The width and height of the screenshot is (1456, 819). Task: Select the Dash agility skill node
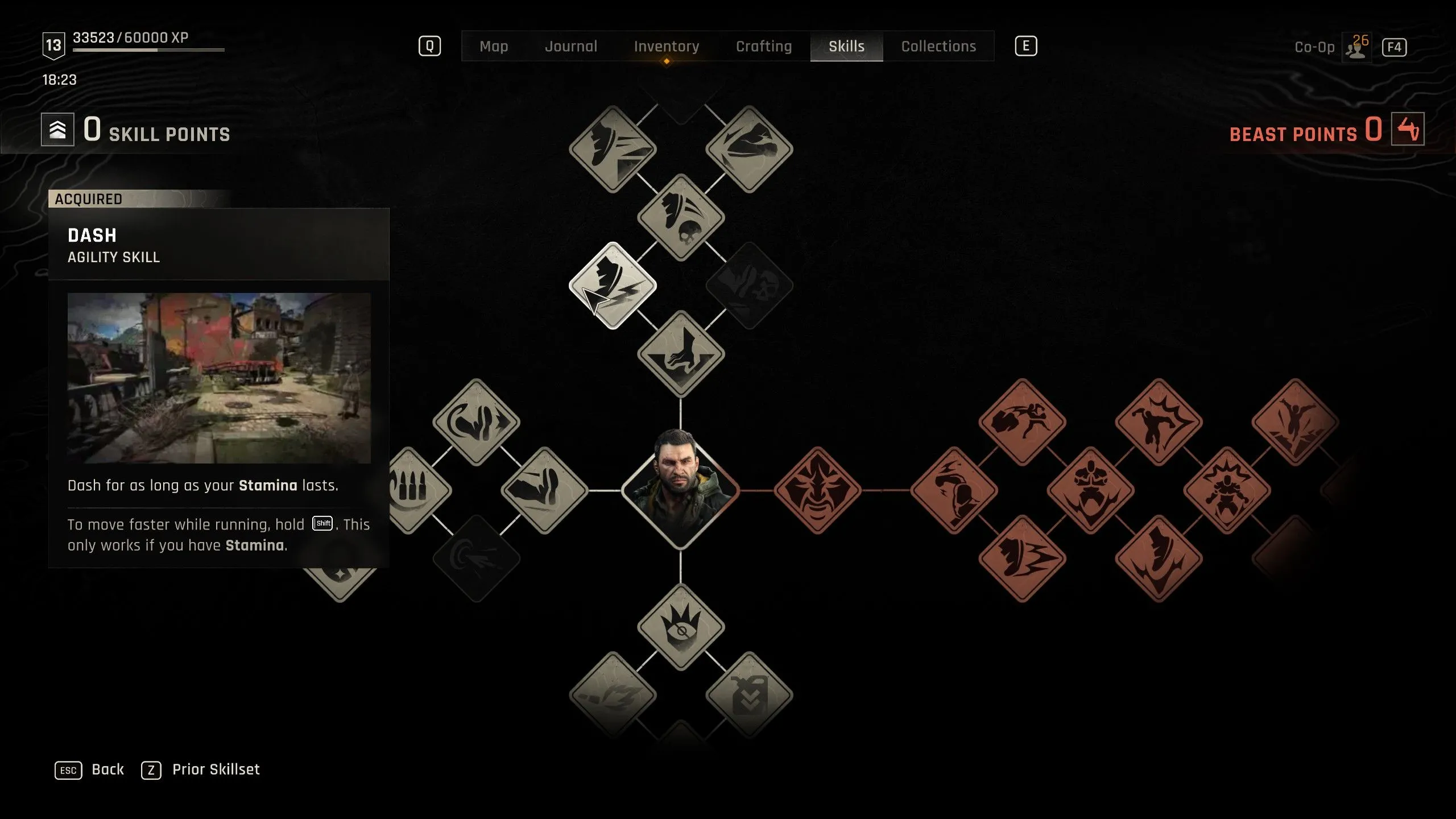pyautogui.click(x=613, y=286)
